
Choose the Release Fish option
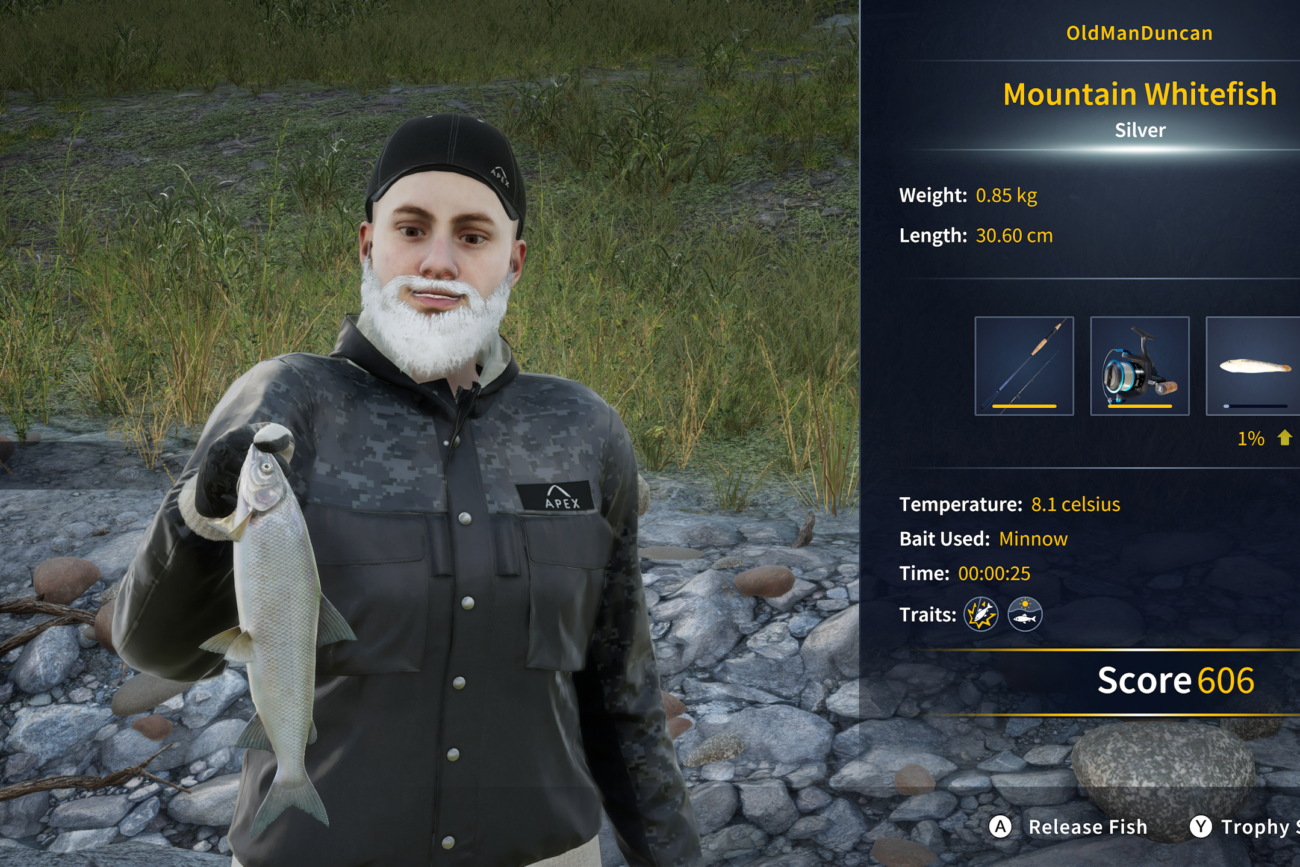1068,827
